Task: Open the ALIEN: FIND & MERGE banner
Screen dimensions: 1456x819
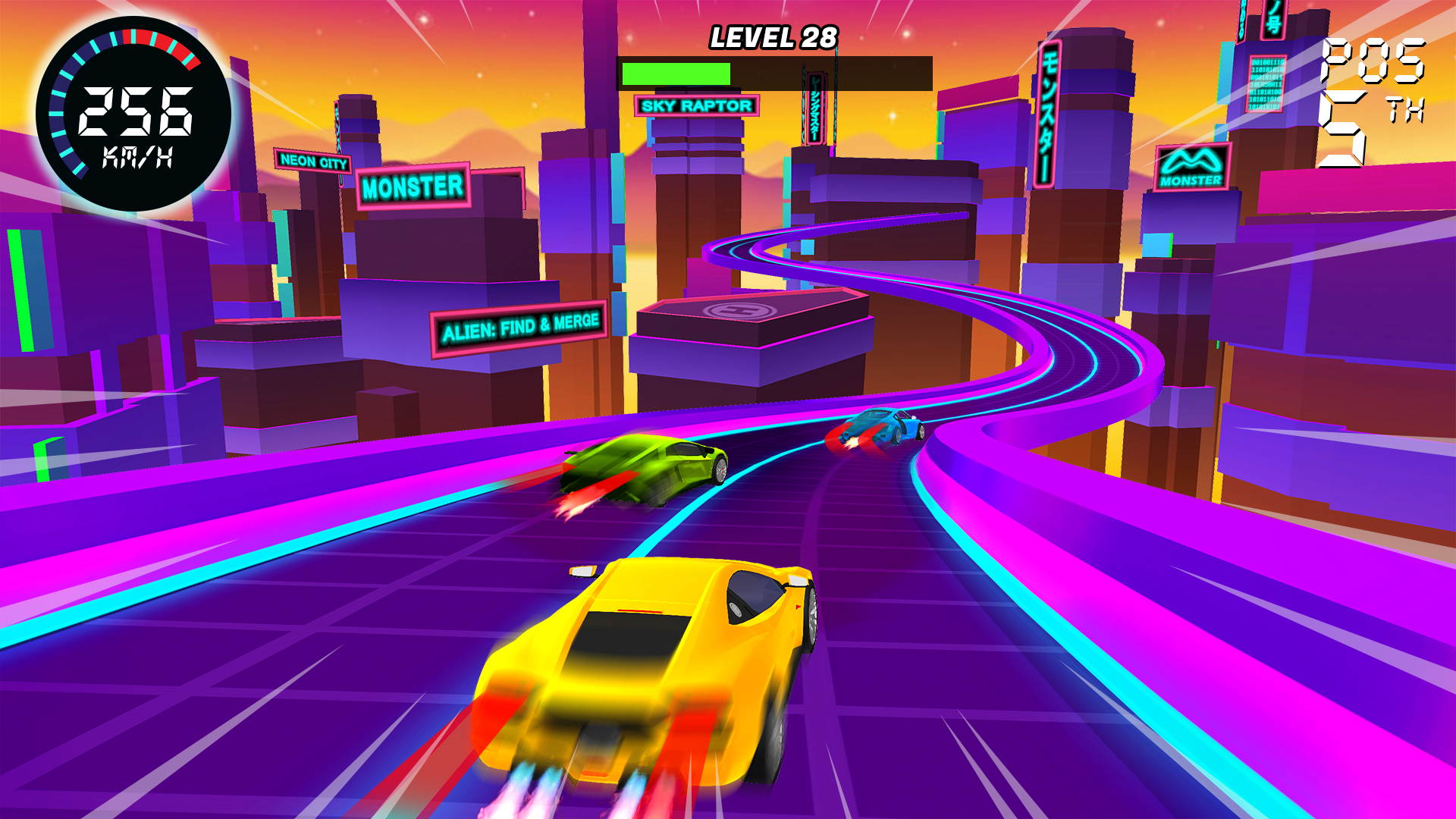Action: [522, 322]
